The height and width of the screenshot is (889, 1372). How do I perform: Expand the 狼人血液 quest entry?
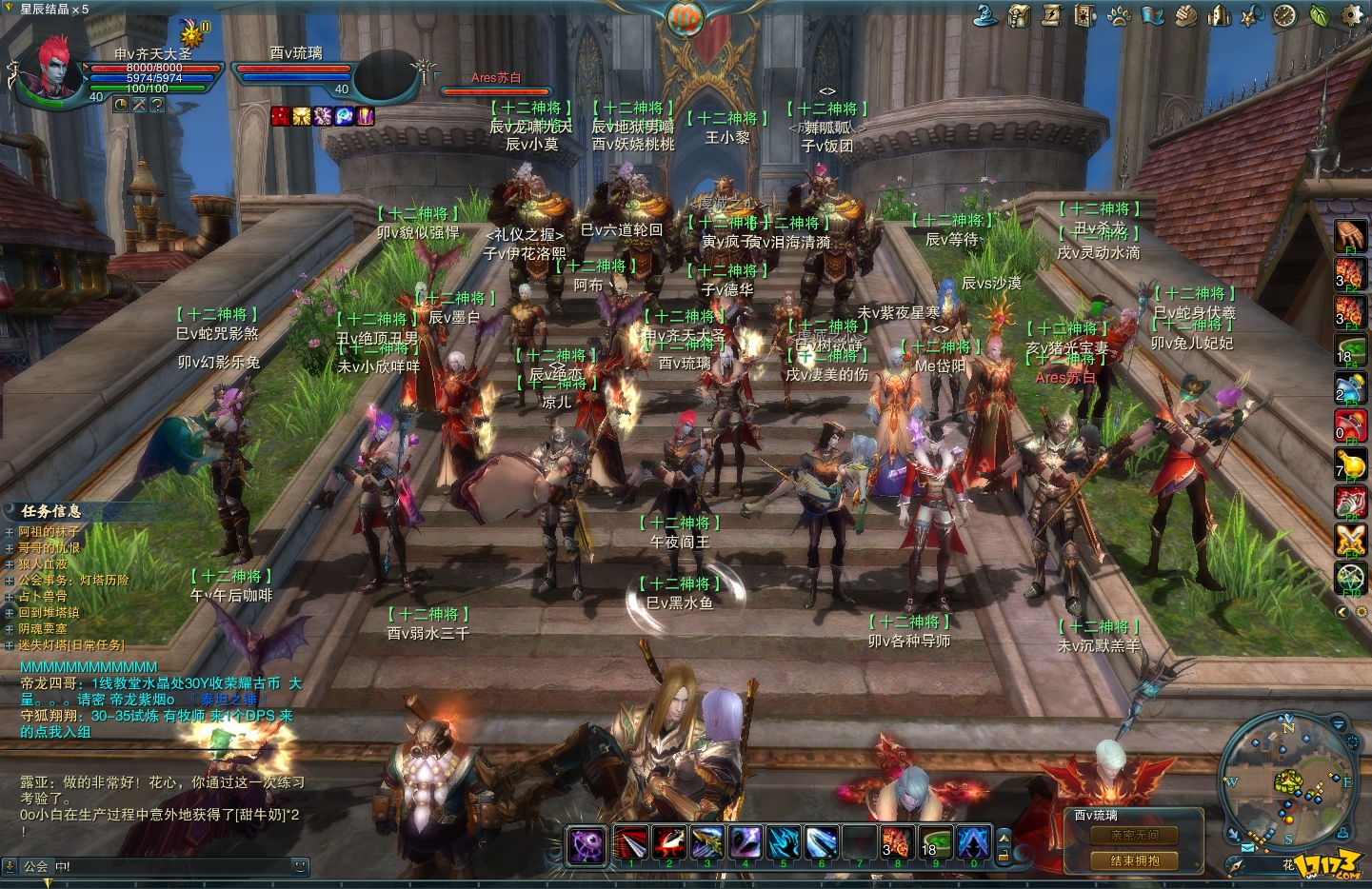(10, 564)
